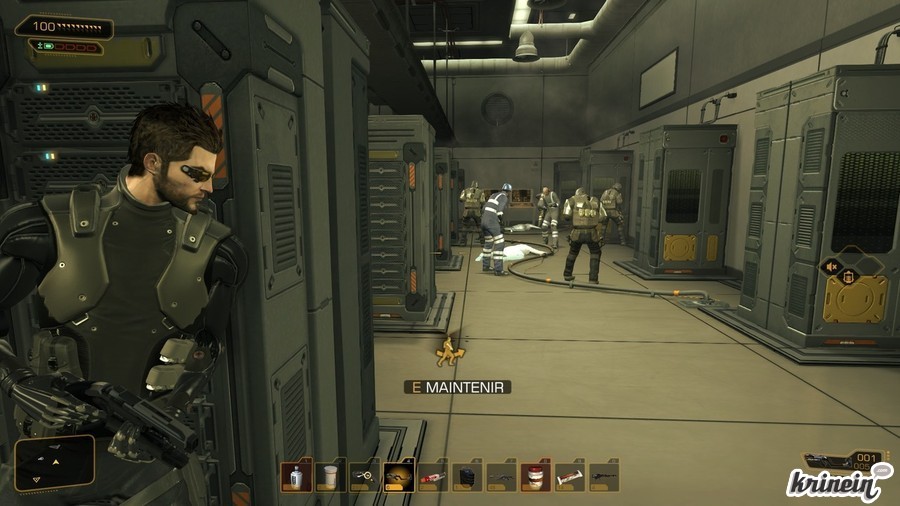This screenshot has width=900, height=506.
Task: Click the highlighted active weapon hotbar slot
Action: tap(398, 476)
